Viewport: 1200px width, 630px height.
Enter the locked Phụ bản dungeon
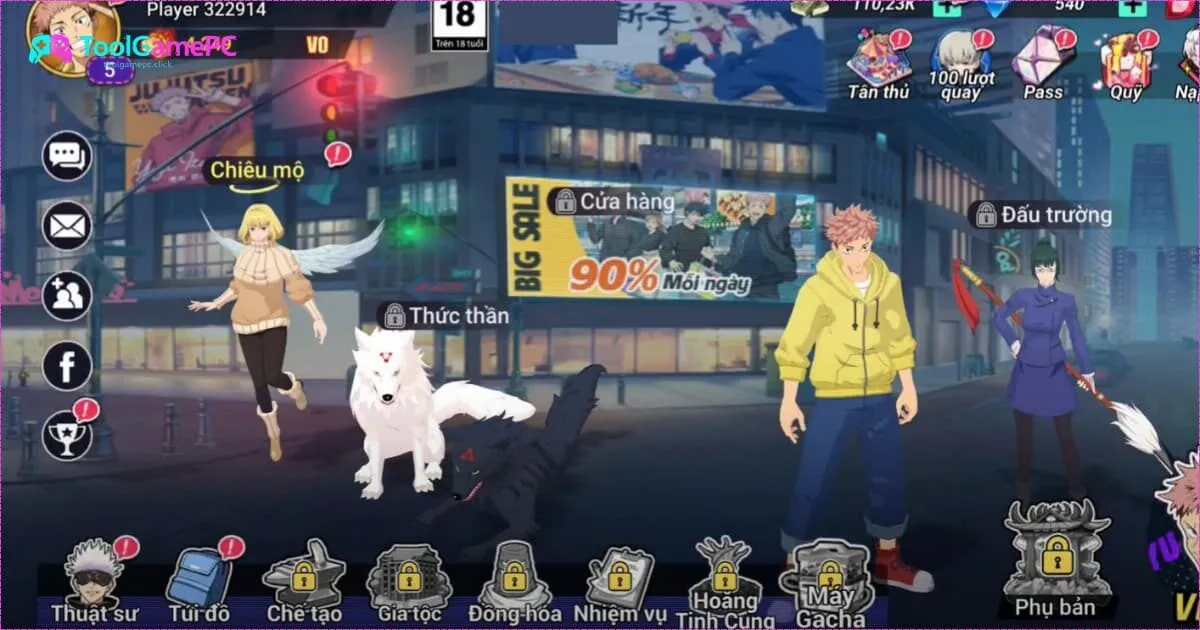1056,555
